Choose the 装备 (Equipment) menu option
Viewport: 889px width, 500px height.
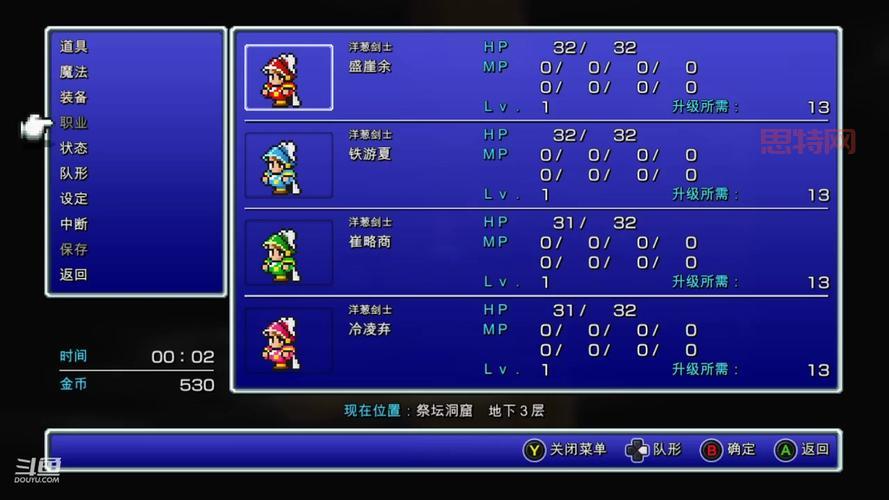pos(74,97)
